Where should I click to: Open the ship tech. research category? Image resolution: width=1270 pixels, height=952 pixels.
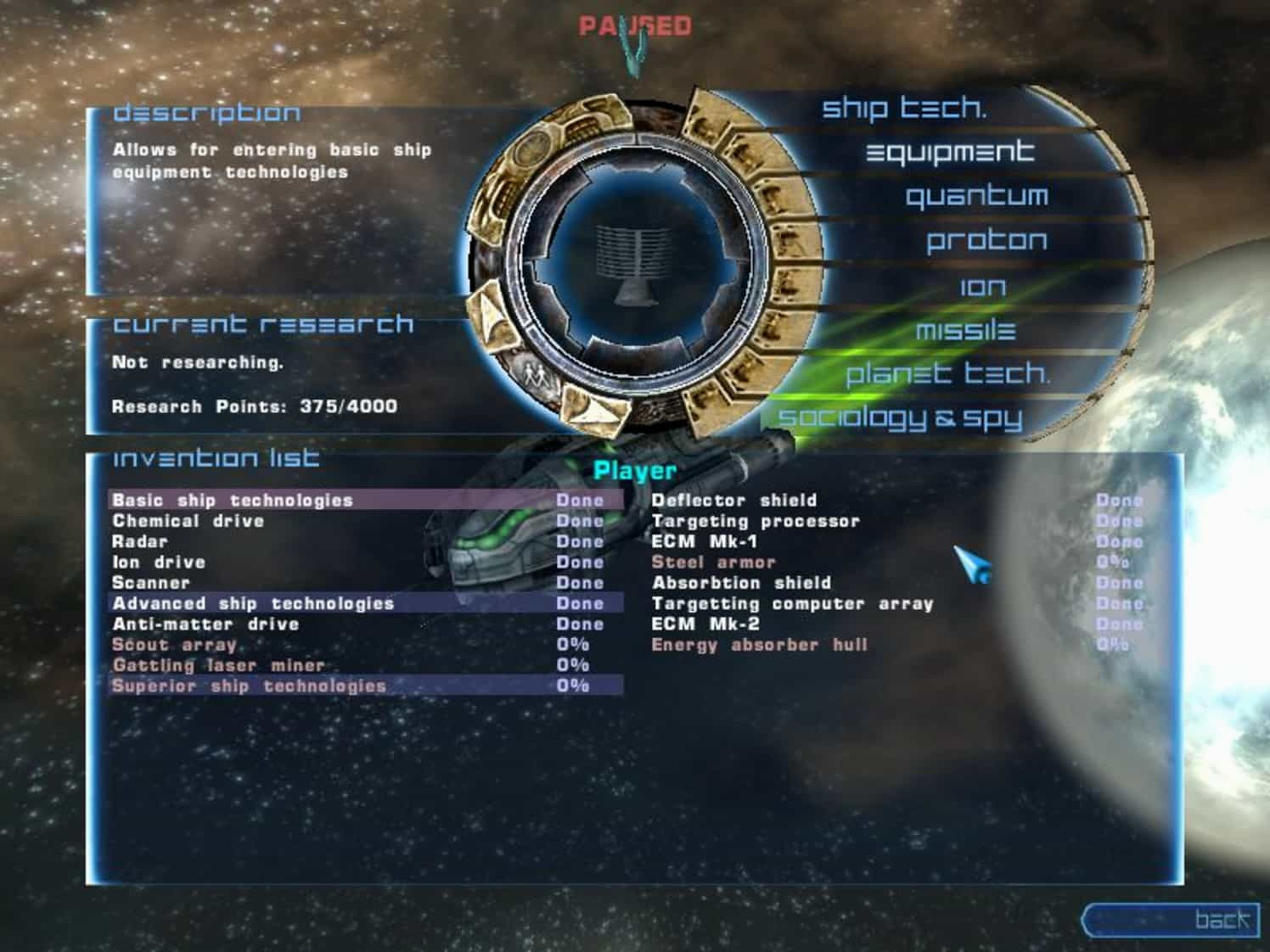click(x=903, y=108)
